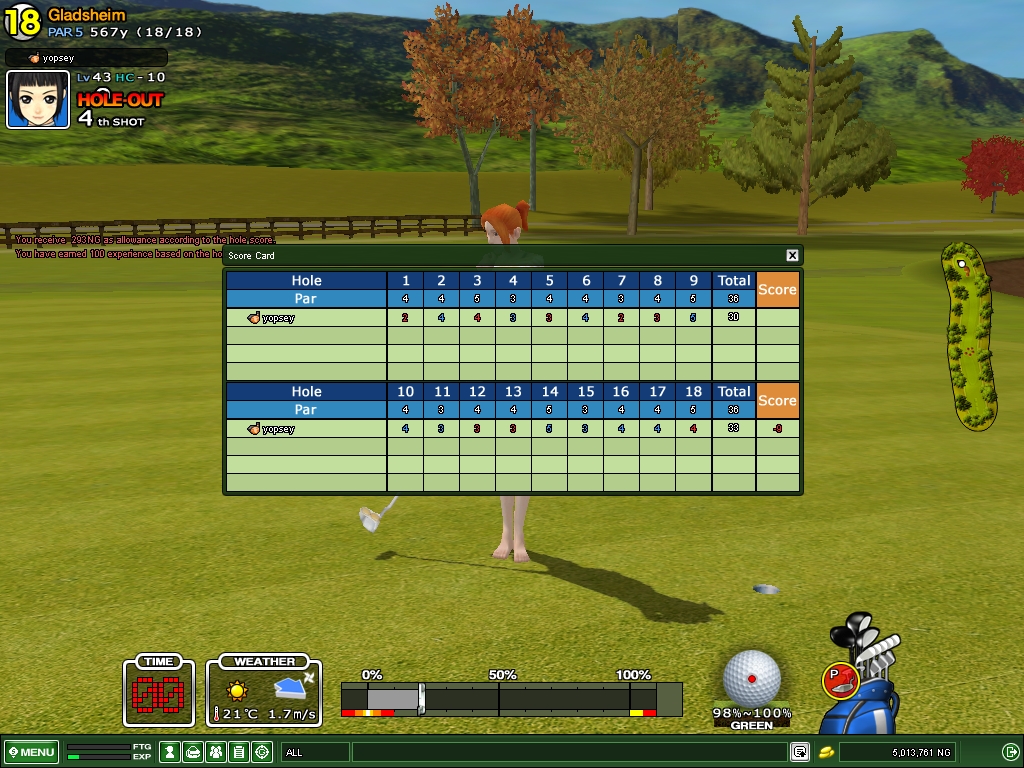Click the exit icon in bottom corner
Image resolution: width=1024 pixels, height=768 pixels.
click(x=1010, y=752)
